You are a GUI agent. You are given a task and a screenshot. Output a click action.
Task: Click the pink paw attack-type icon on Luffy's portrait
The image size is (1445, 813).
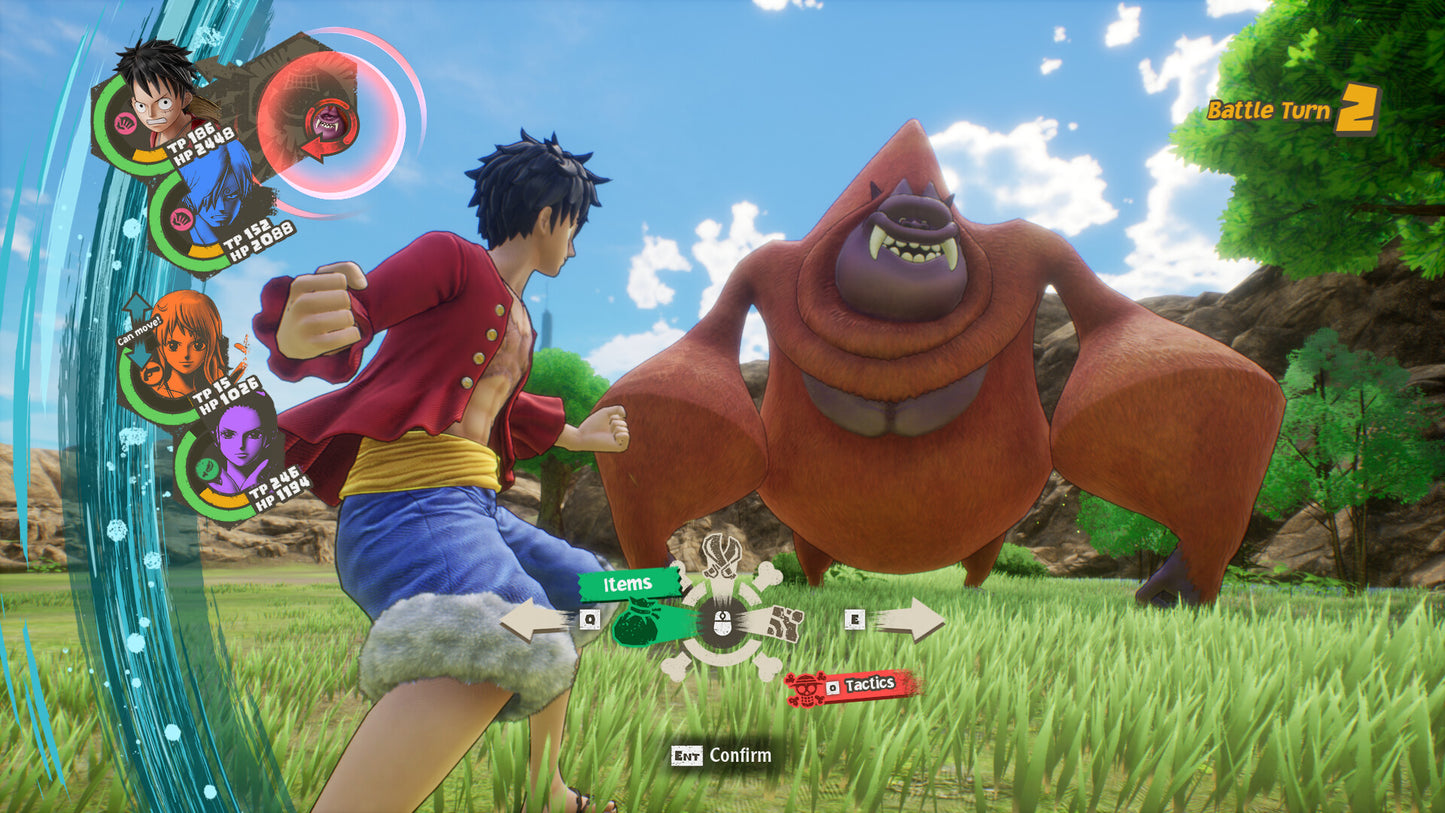(126, 122)
